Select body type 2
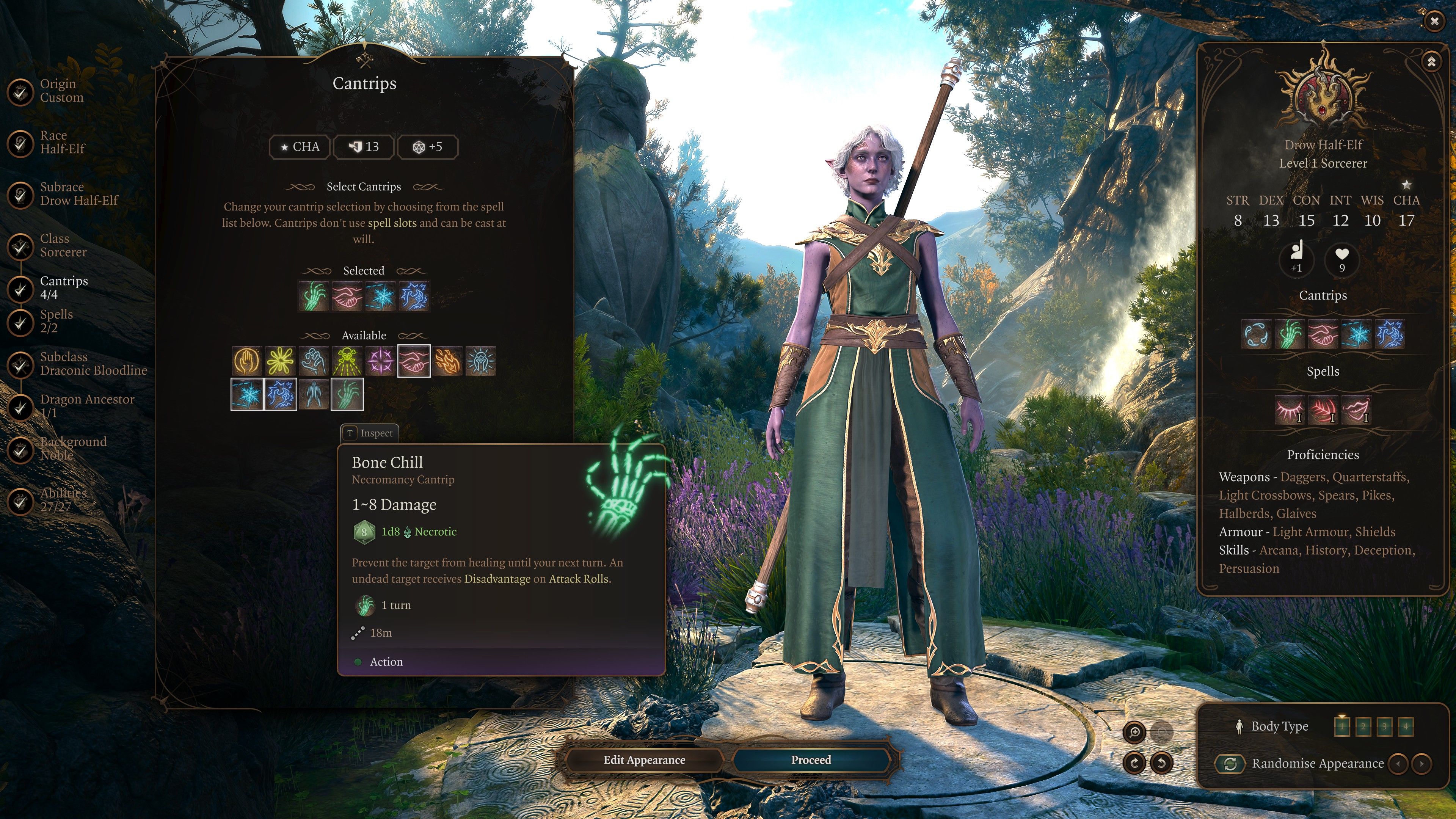This screenshot has width=1456, height=819. click(1363, 726)
